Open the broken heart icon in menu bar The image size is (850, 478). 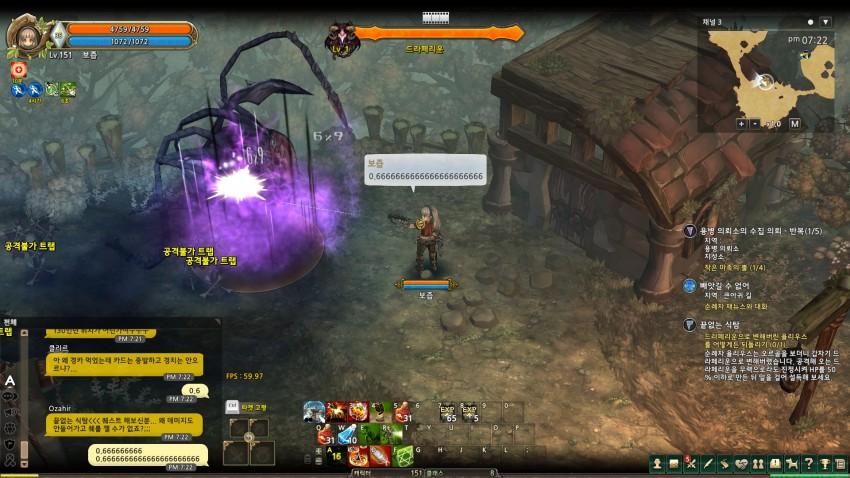point(740,463)
